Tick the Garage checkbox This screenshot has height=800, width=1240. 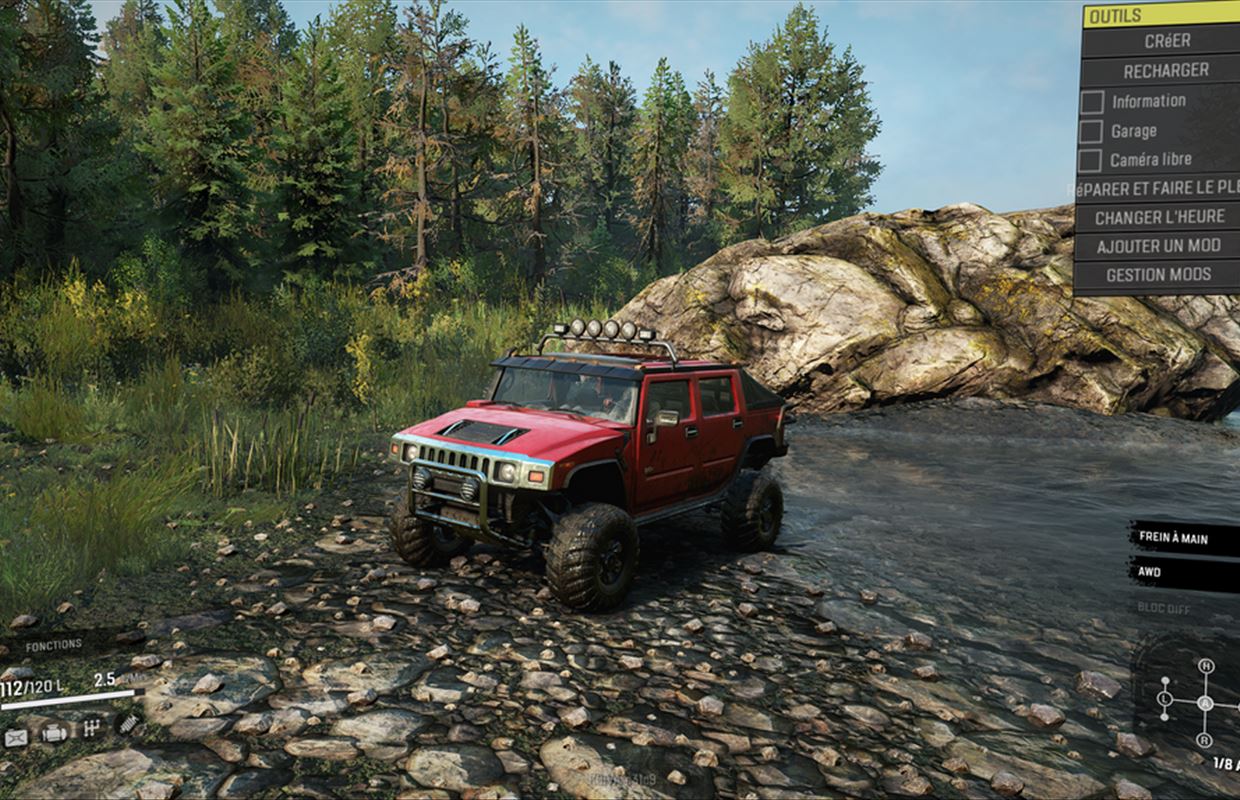point(1092,131)
